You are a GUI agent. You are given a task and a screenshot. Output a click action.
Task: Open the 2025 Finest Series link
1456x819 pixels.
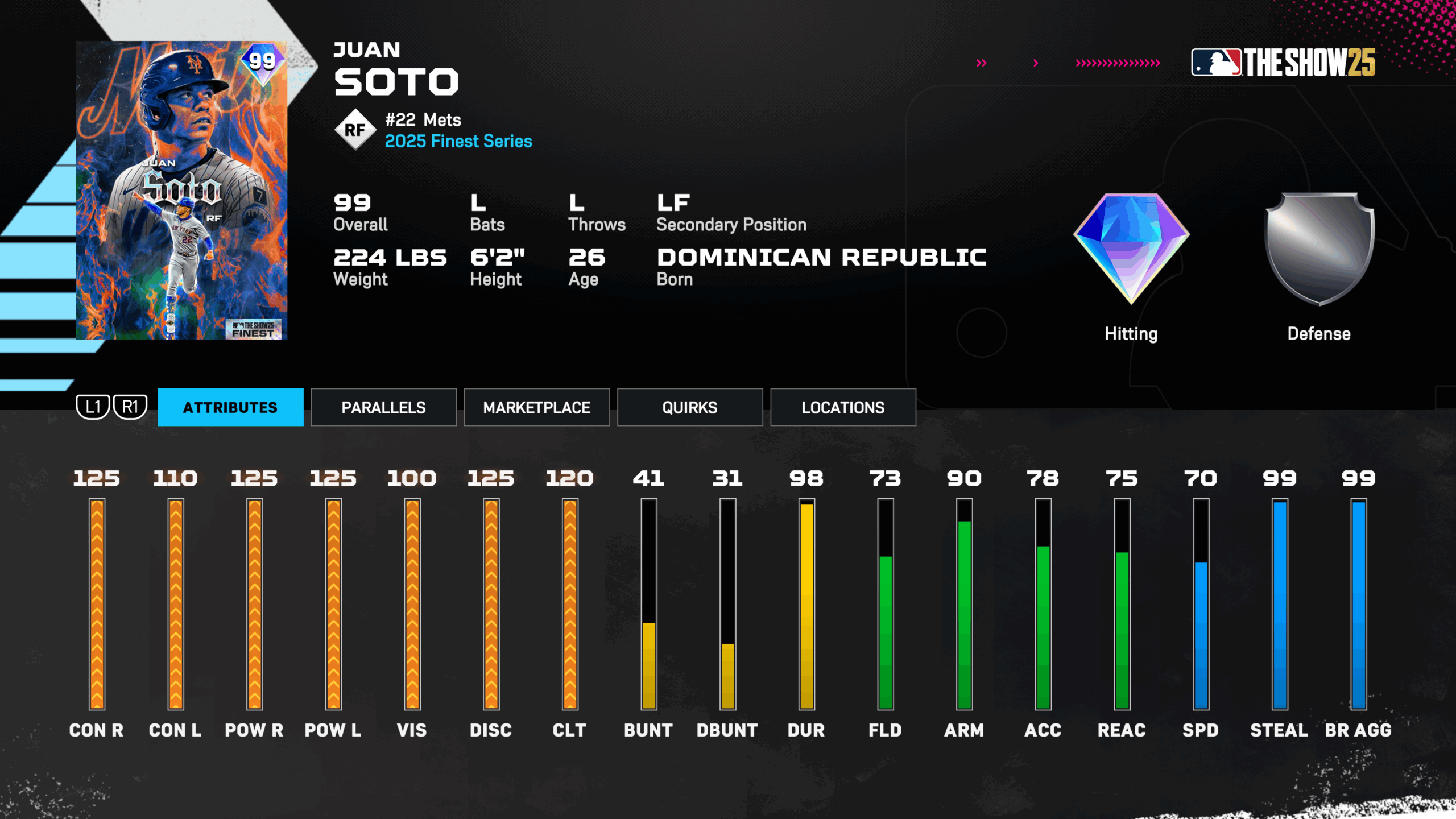click(458, 141)
